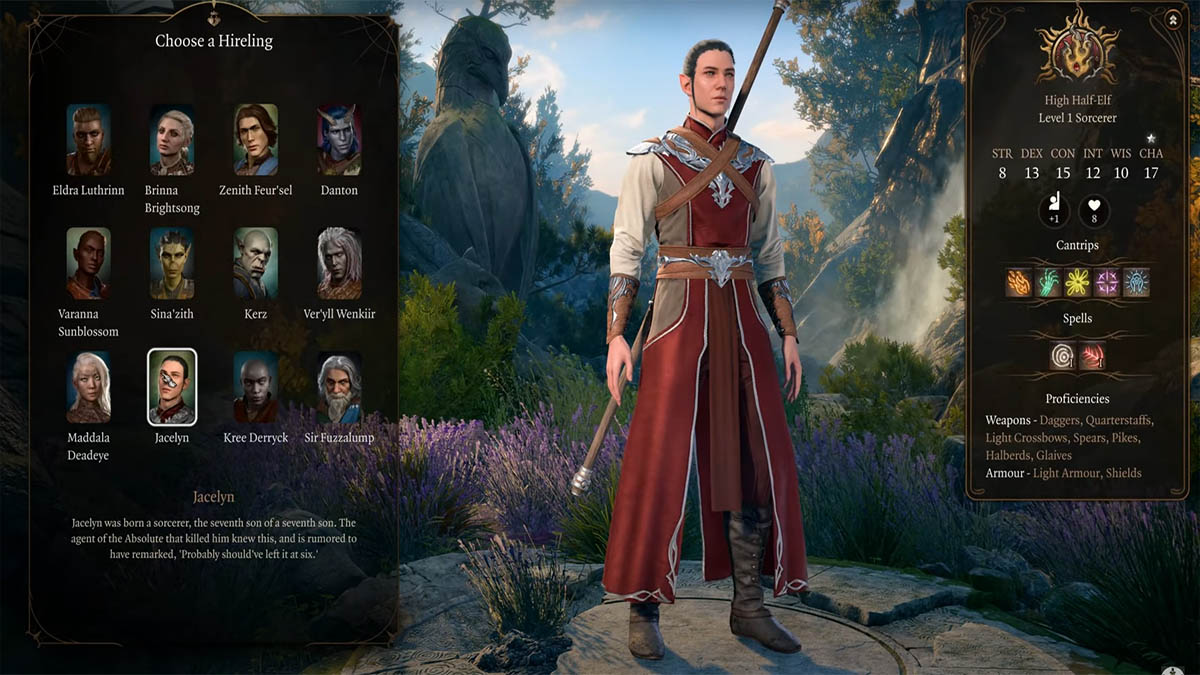1200x675 pixels.
Task: Pick Zenith Feur'sel as hireling
Action: point(256,140)
